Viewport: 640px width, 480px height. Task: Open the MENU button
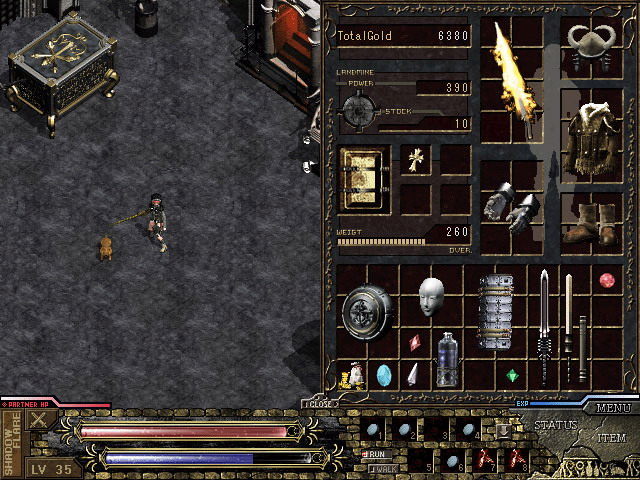613,408
